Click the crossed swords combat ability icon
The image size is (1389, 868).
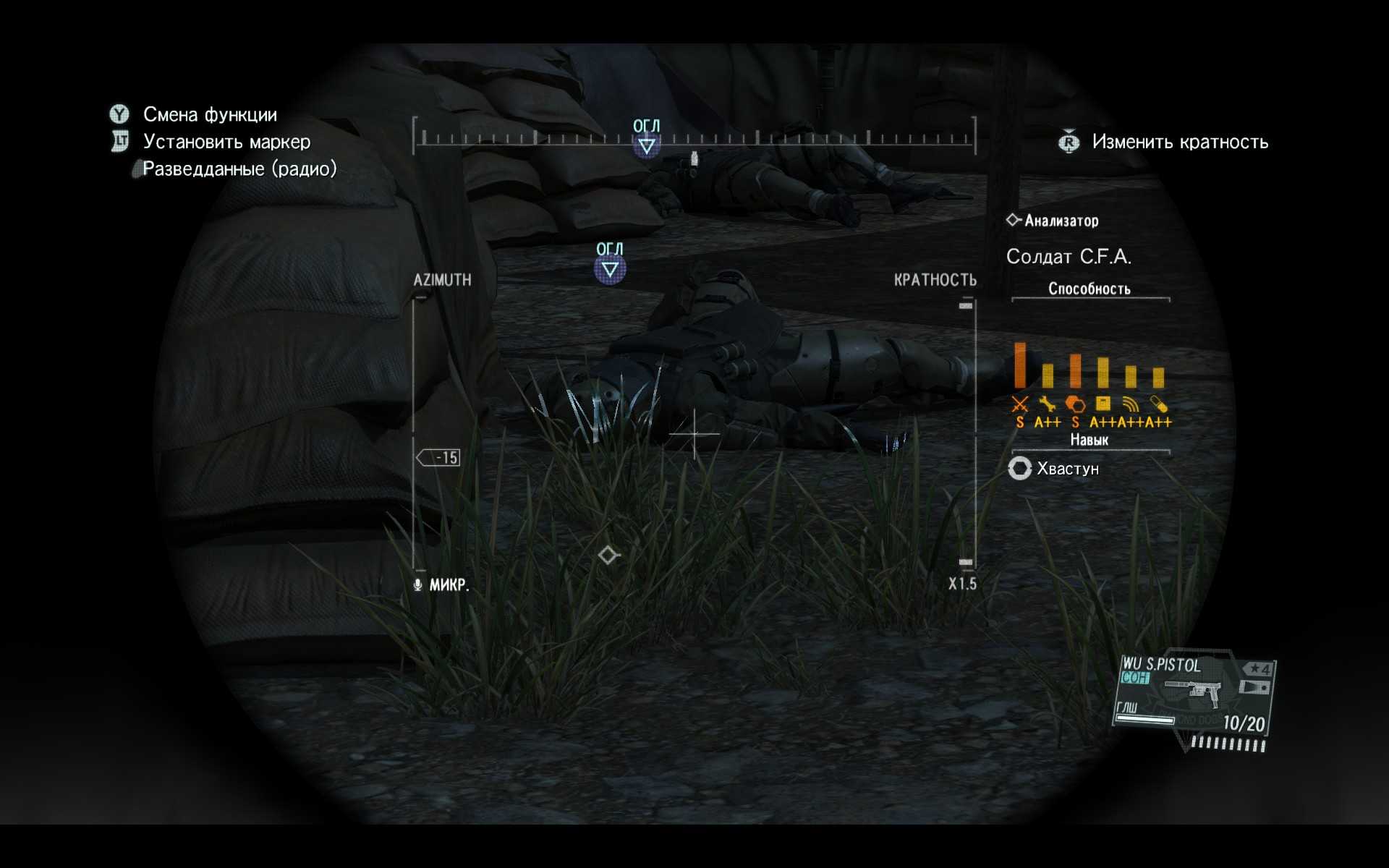click(x=1020, y=404)
